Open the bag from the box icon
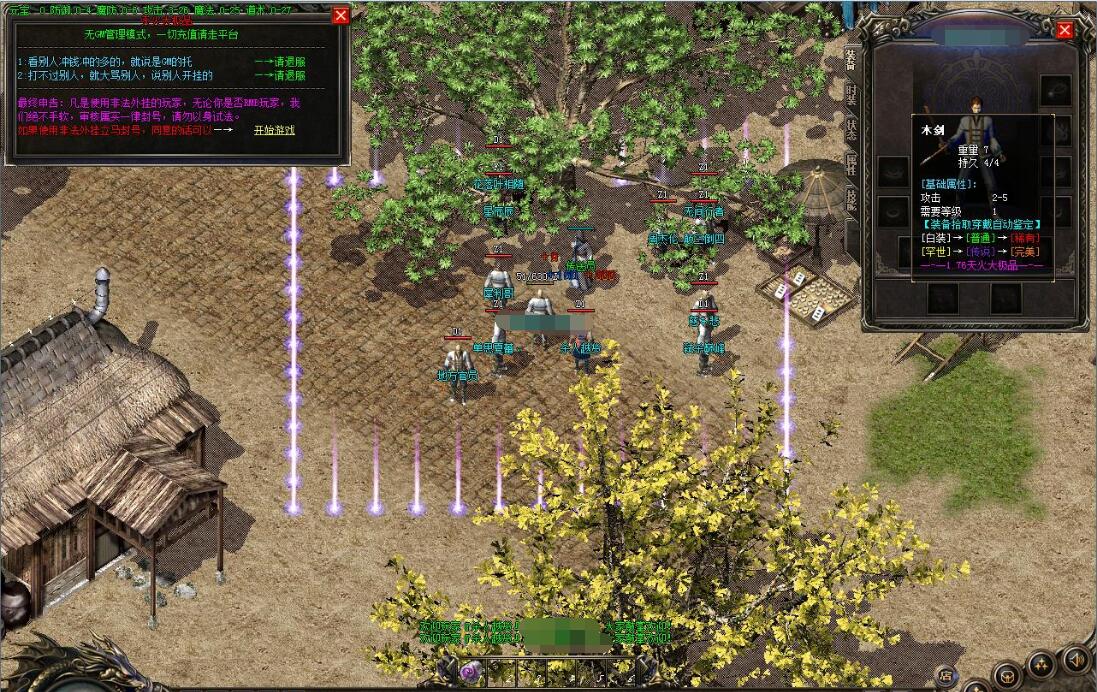This screenshot has width=1097, height=692. point(1007,673)
